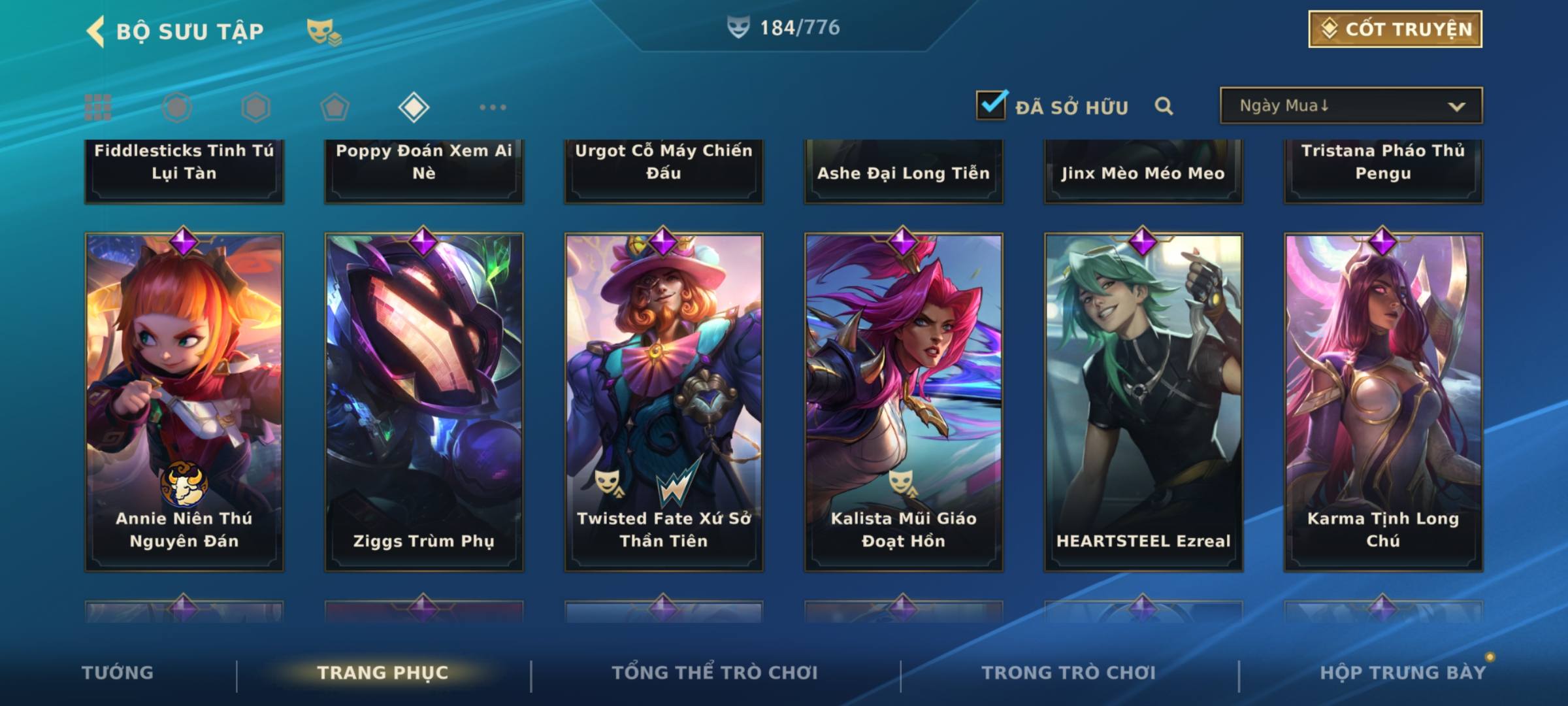View Twisted Fate Xứ Sở Thần Tiên
Viewport: 1568px width, 706px height.
coord(664,401)
